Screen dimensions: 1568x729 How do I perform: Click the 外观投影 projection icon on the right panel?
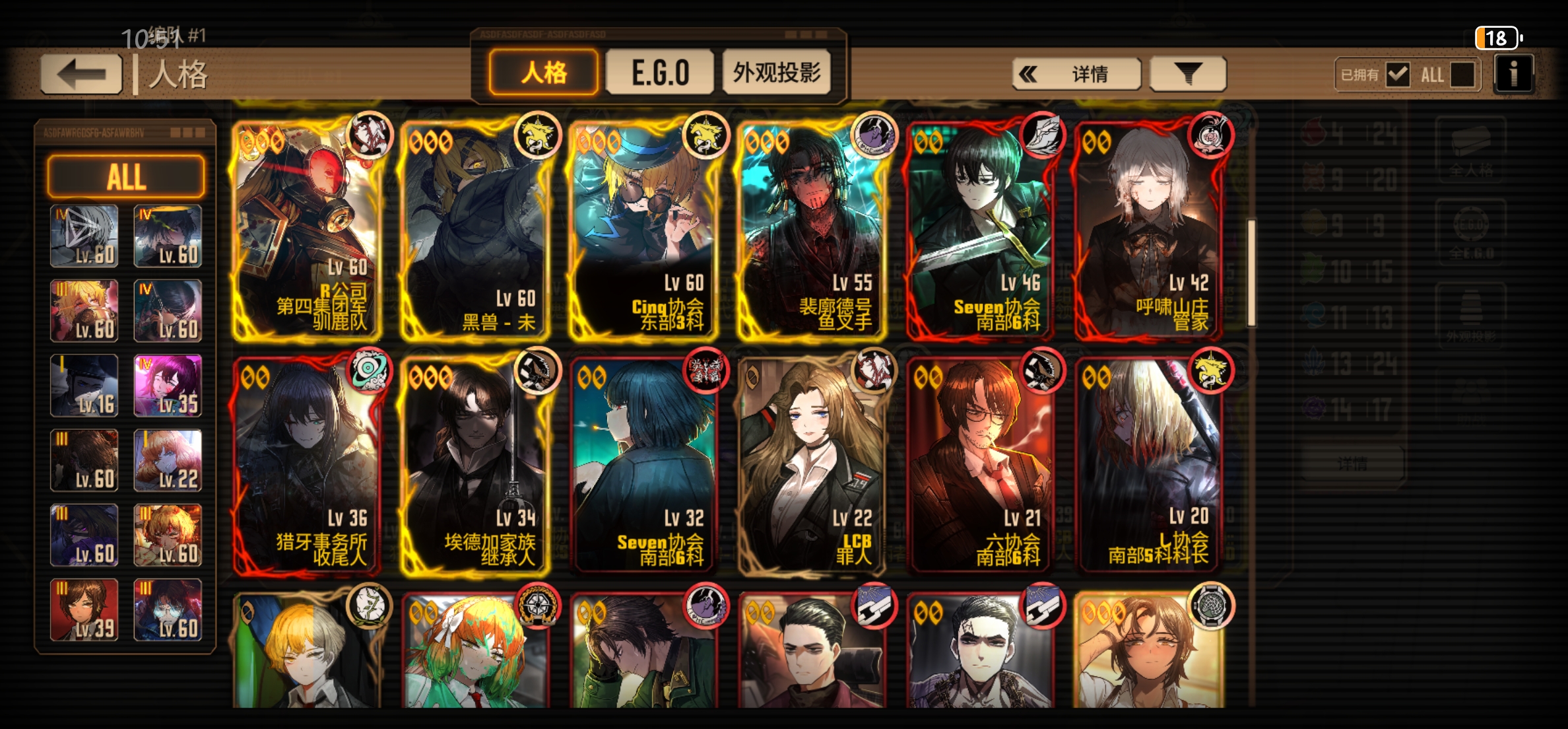[1471, 315]
